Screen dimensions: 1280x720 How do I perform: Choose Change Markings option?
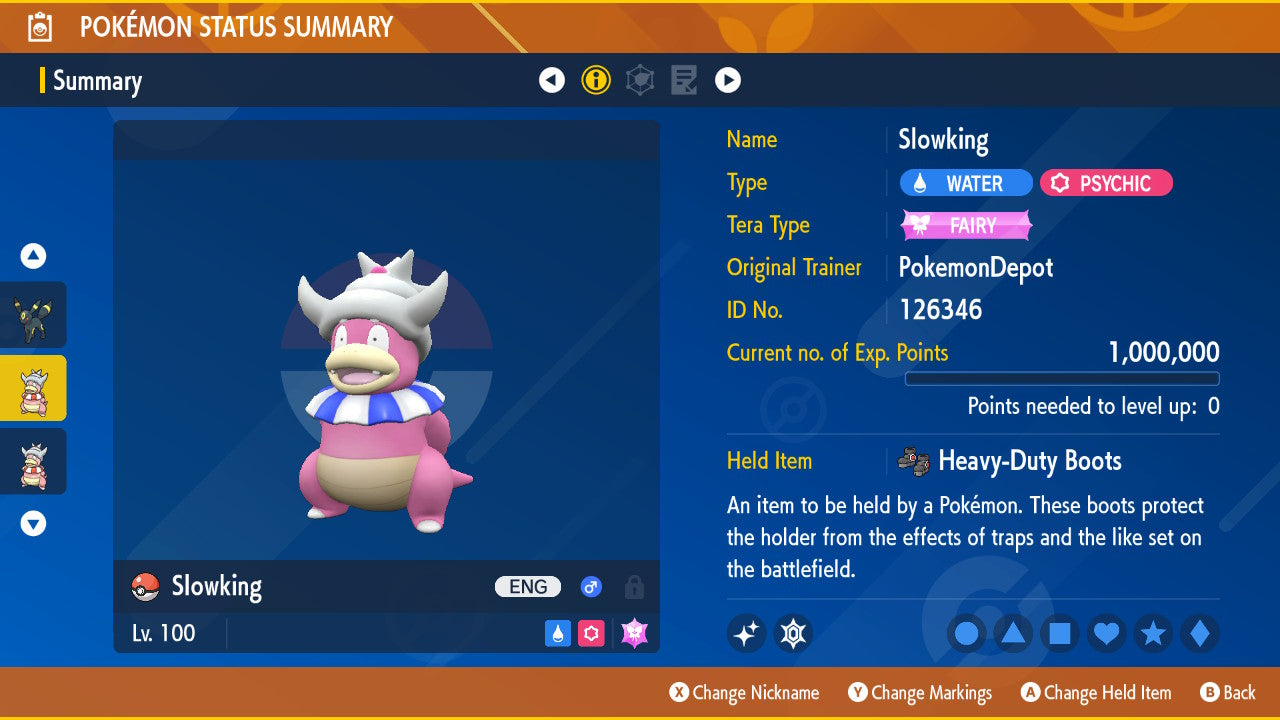920,692
